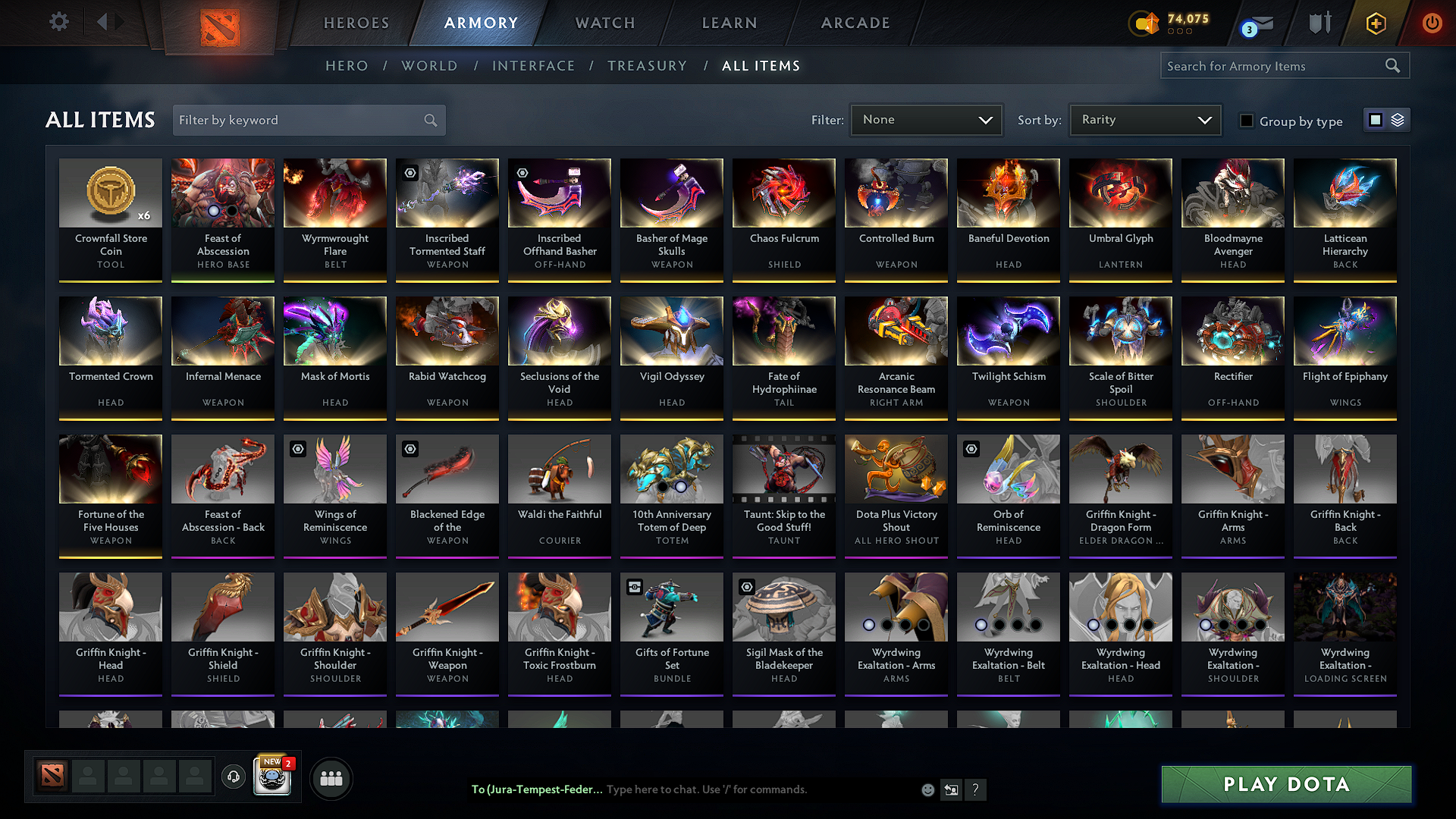The width and height of the screenshot is (1456, 819).
Task: Open the treasure with the NEW badge
Action: coord(272,777)
